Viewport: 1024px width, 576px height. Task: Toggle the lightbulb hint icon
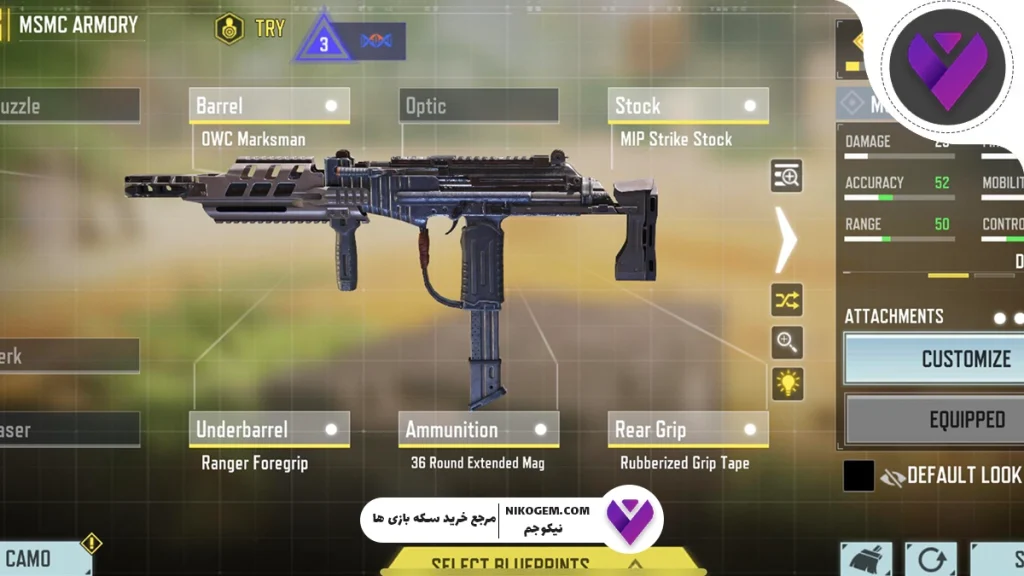click(787, 384)
